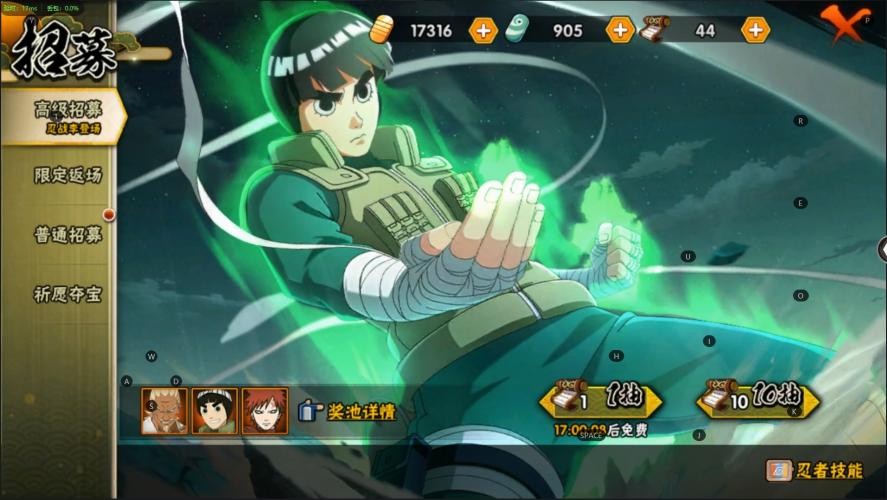Select the Rock Lee ninja portrait
The height and width of the screenshot is (500, 887).
(214, 411)
